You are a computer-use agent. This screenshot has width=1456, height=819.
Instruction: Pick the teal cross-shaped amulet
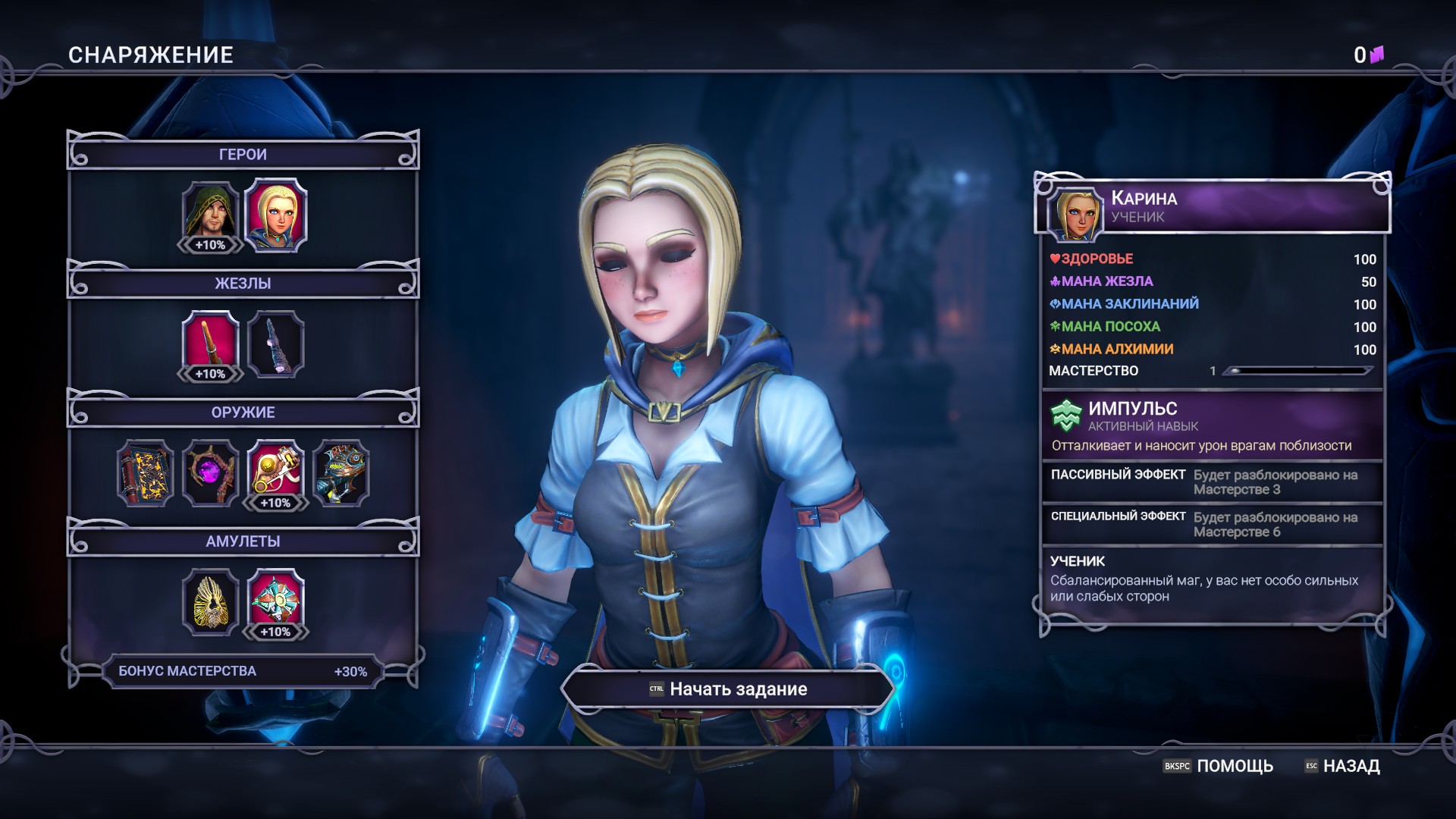point(275,601)
